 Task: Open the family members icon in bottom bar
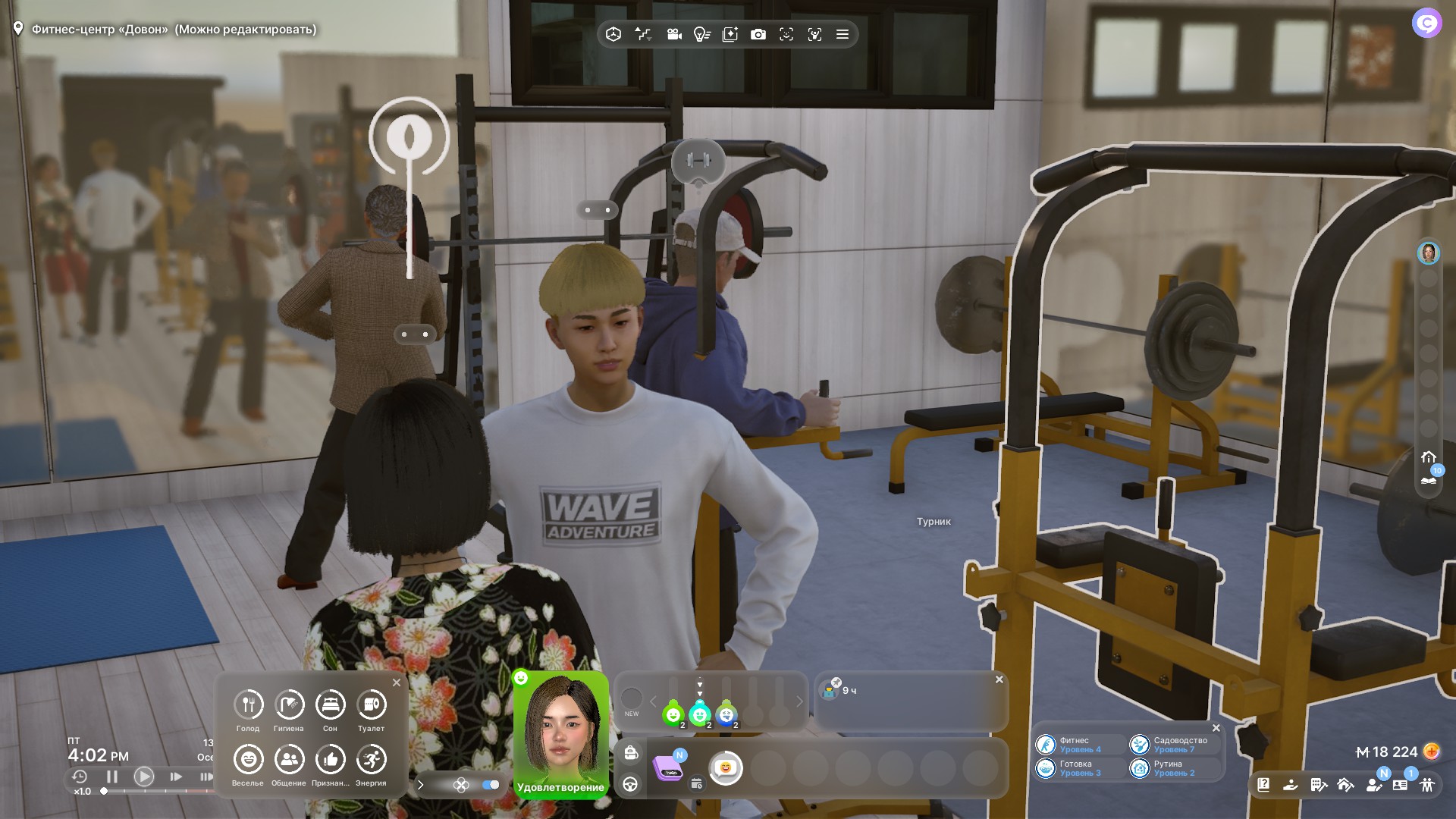click(x=1427, y=785)
